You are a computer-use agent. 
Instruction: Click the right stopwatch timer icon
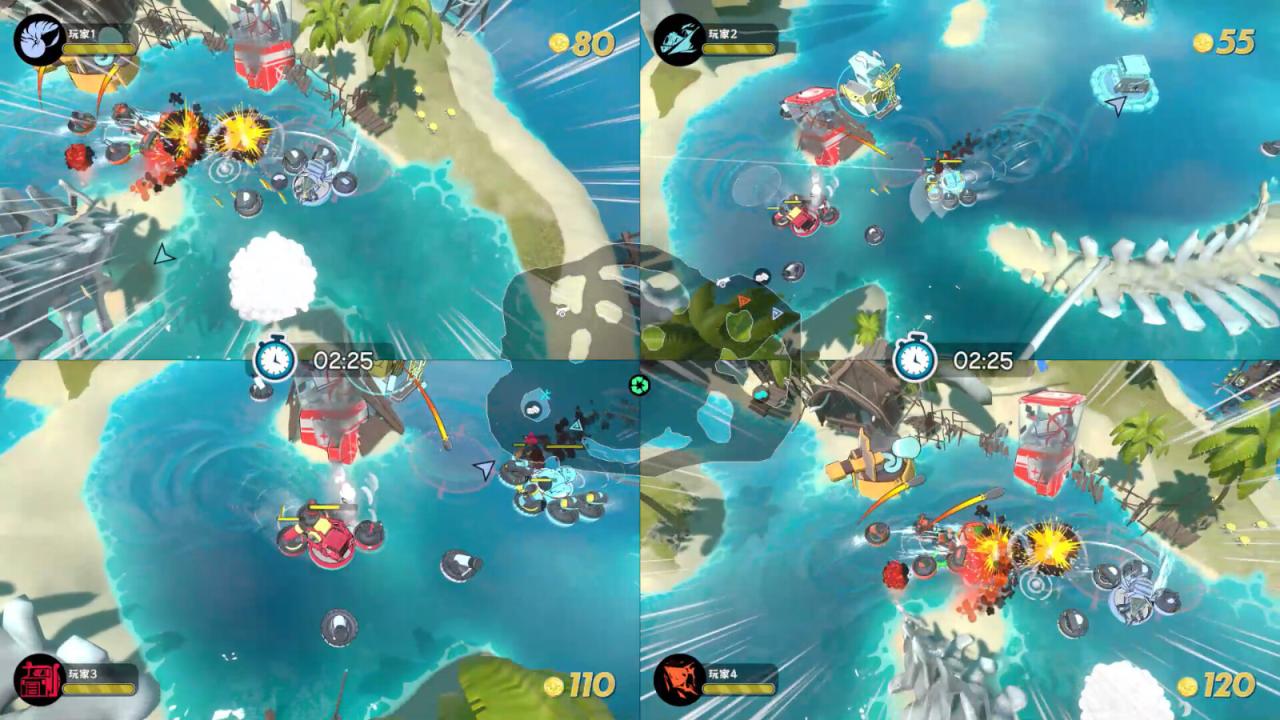tap(915, 362)
